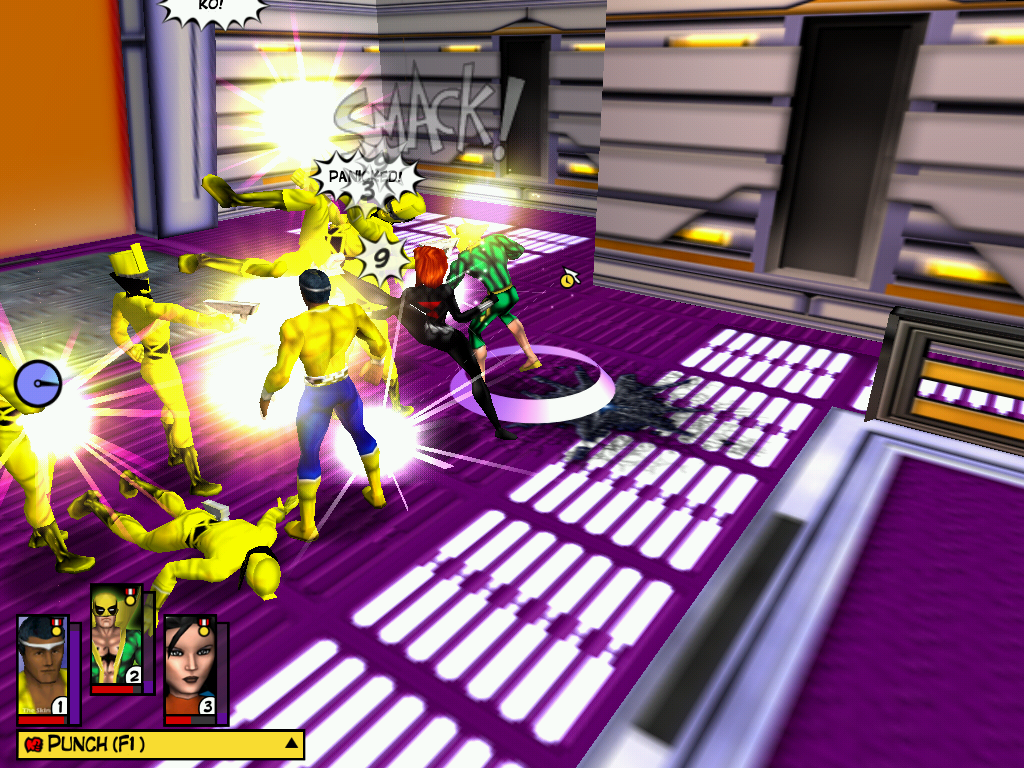This screenshot has width=1024, height=768.
Task: Select the masked green-costumed hero portrait number 2
Action: click(x=116, y=636)
